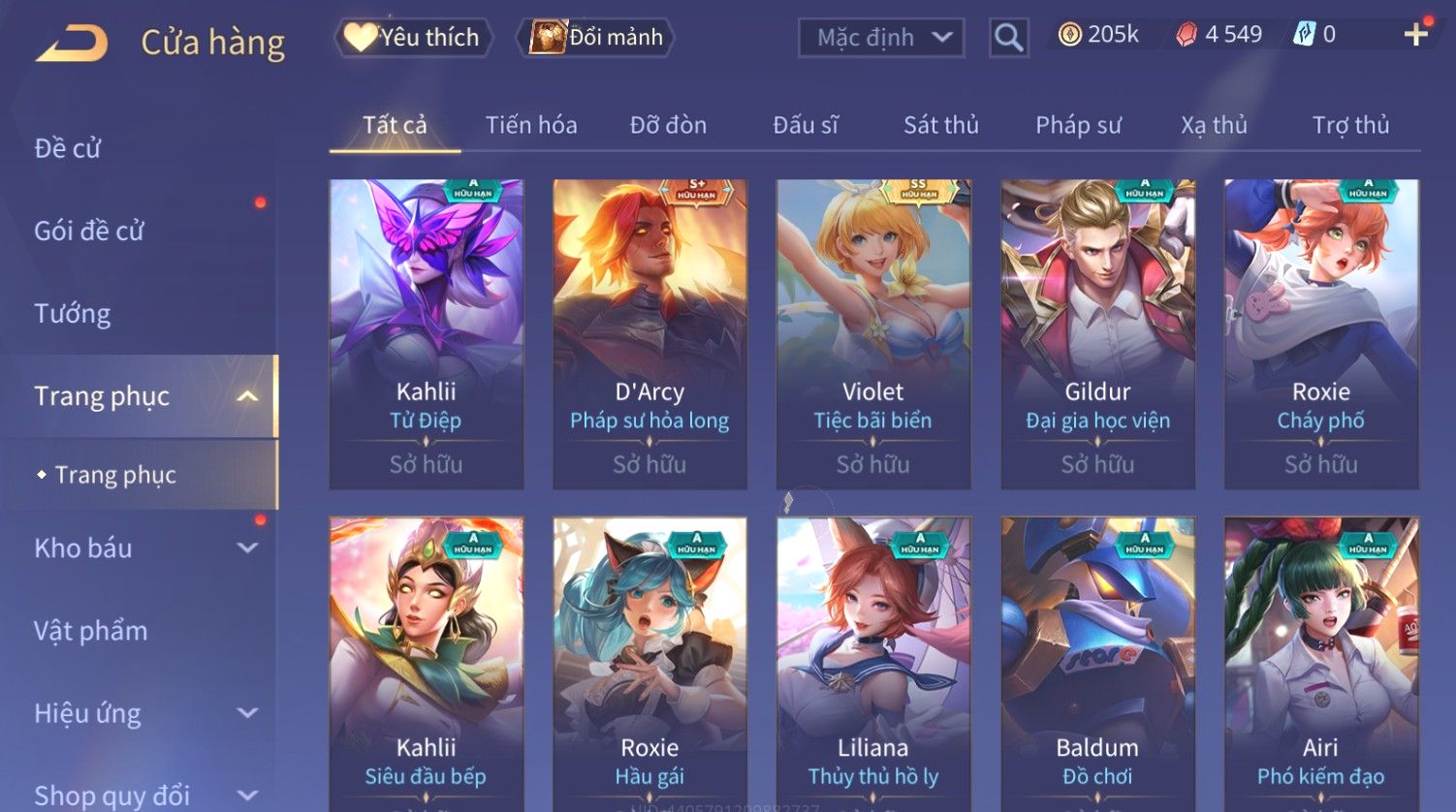Click the magnifying glass search button
The image size is (1456, 812).
pyautogui.click(x=1008, y=38)
